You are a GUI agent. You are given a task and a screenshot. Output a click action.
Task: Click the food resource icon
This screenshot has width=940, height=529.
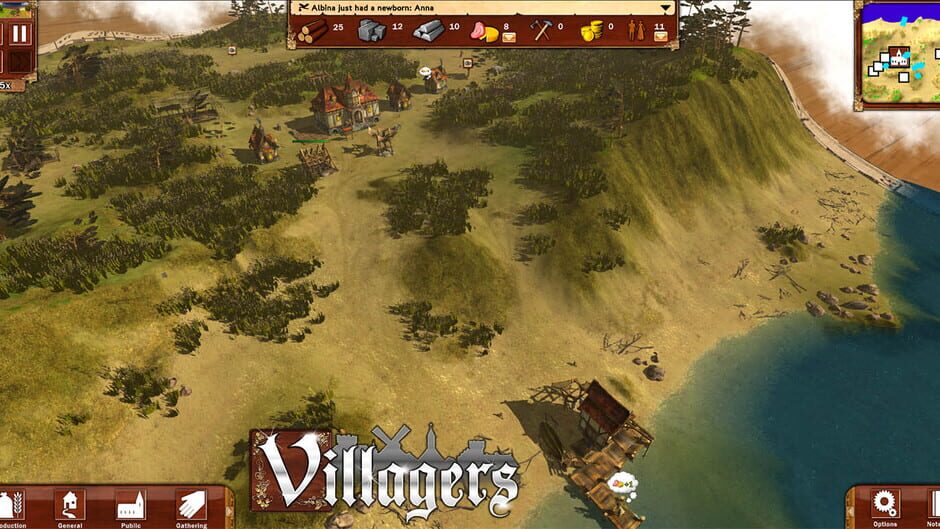click(x=485, y=32)
